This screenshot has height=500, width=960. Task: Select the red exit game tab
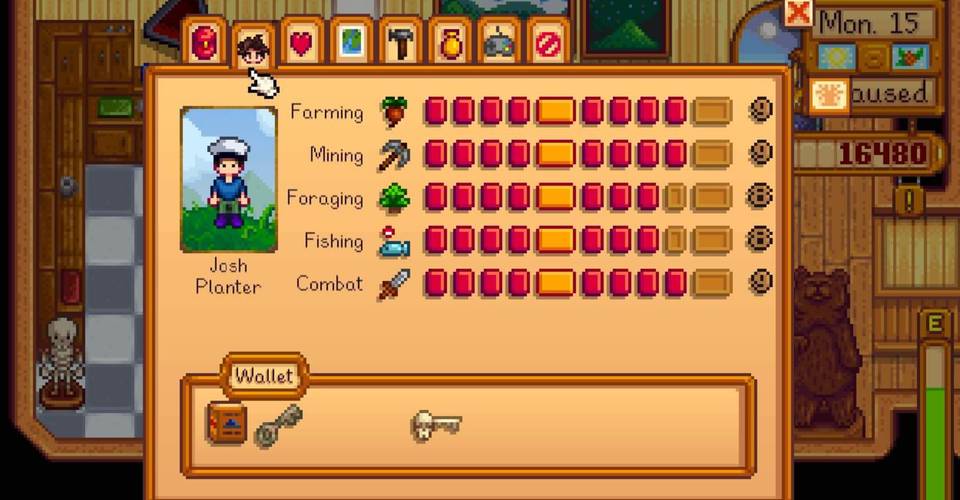(x=548, y=43)
